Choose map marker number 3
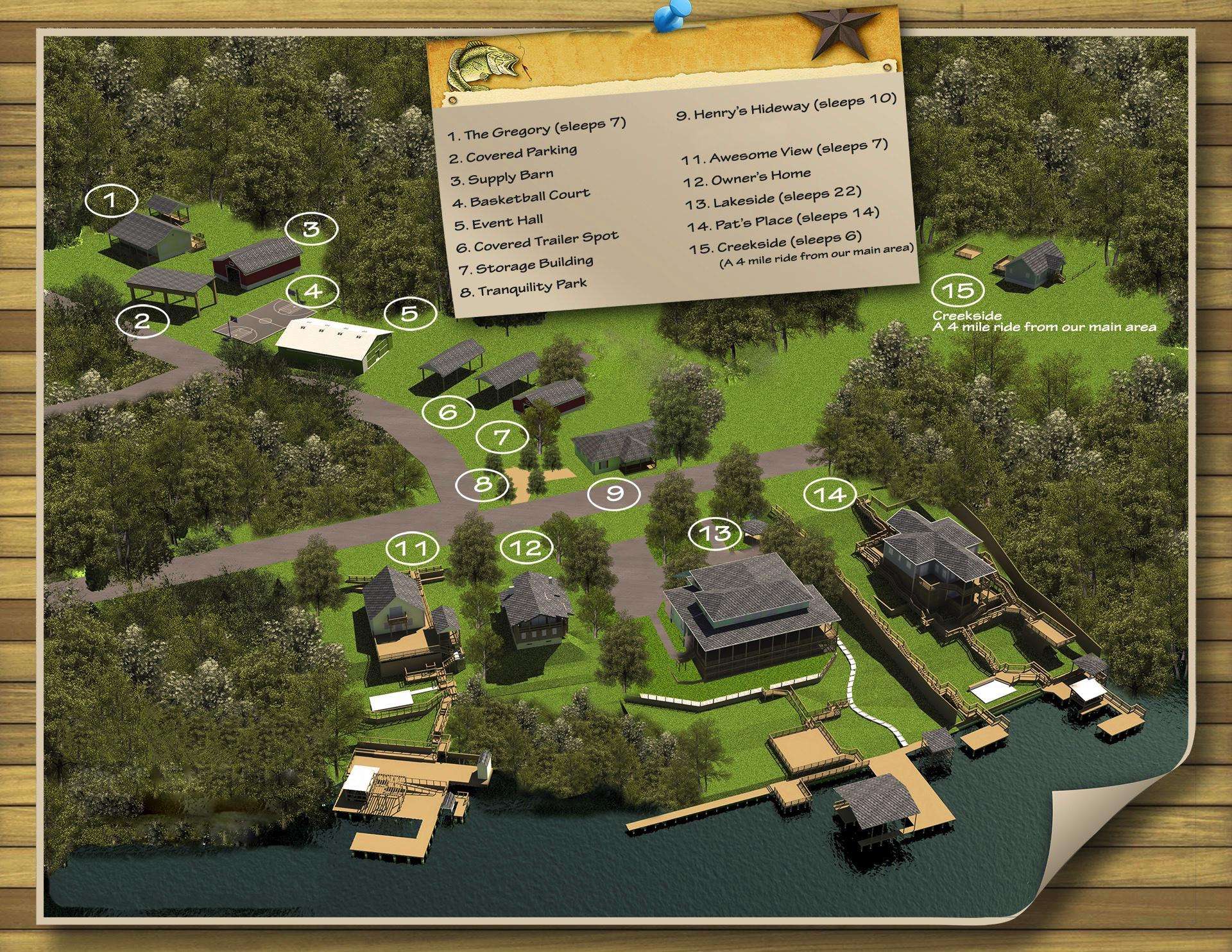The image size is (1232, 952). (311, 229)
